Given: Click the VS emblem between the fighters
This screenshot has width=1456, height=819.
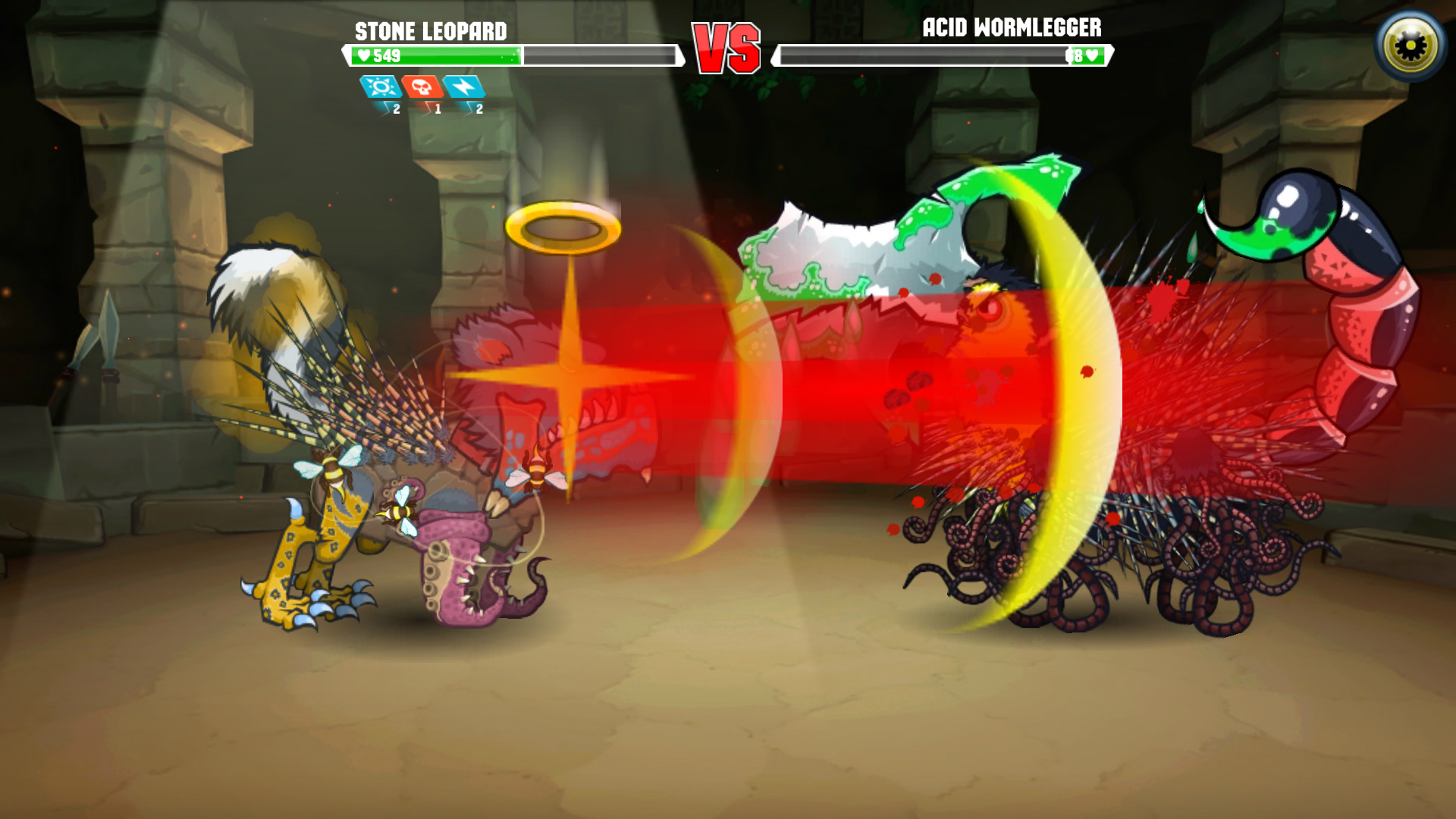Looking at the screenshot, I should [726, 48].
